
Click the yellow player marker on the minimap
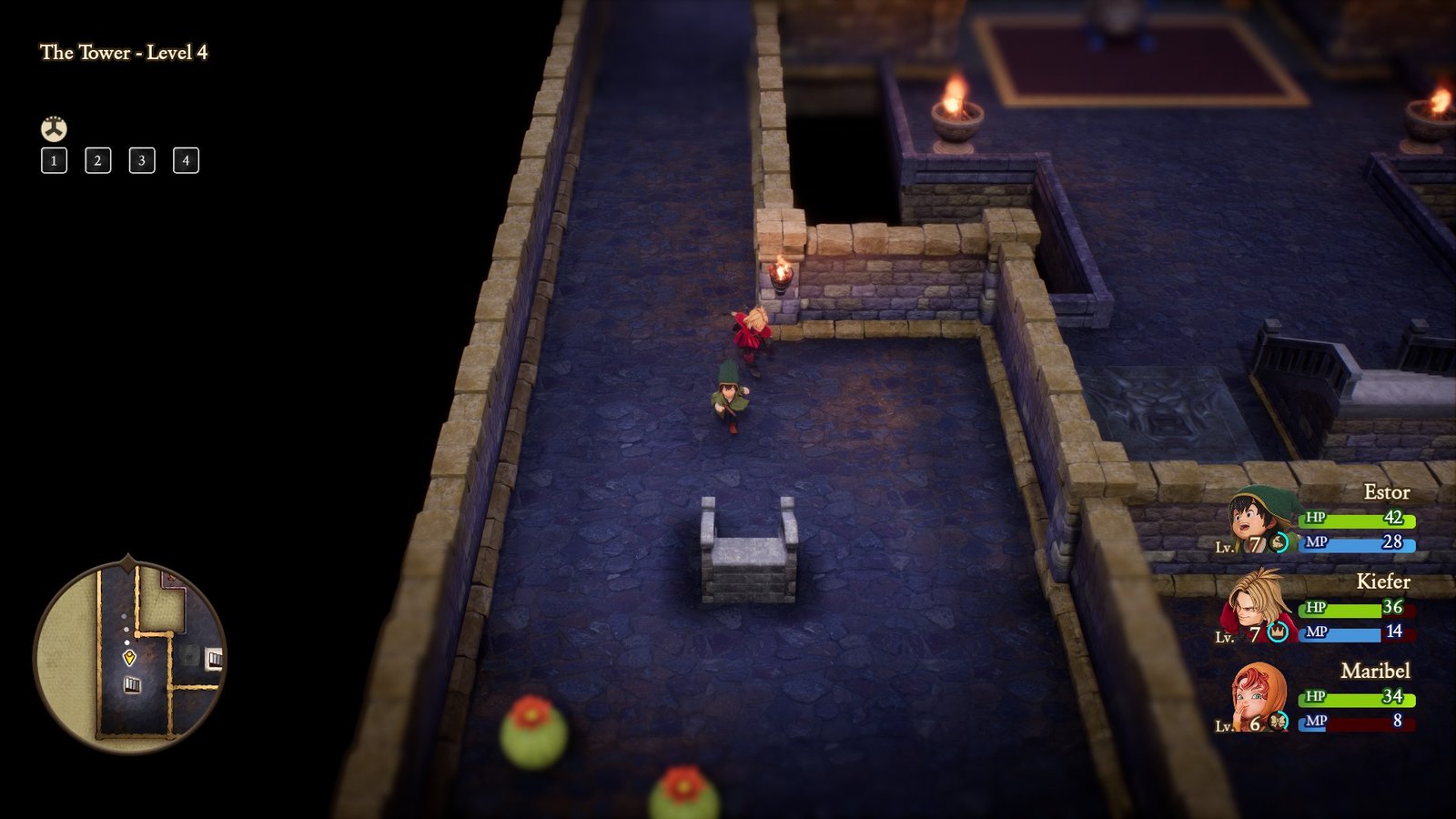click(x=129, y=657)
